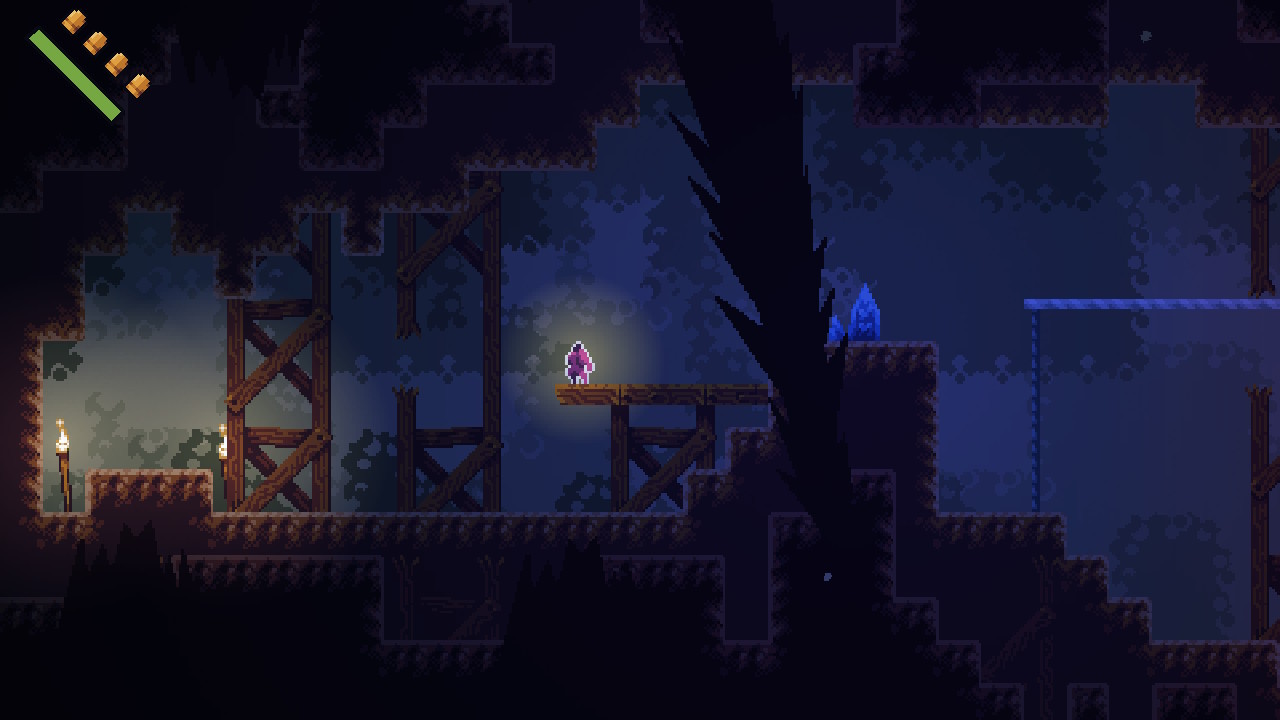Click the lit torch on the far-left wall

(x=63, y=437)
